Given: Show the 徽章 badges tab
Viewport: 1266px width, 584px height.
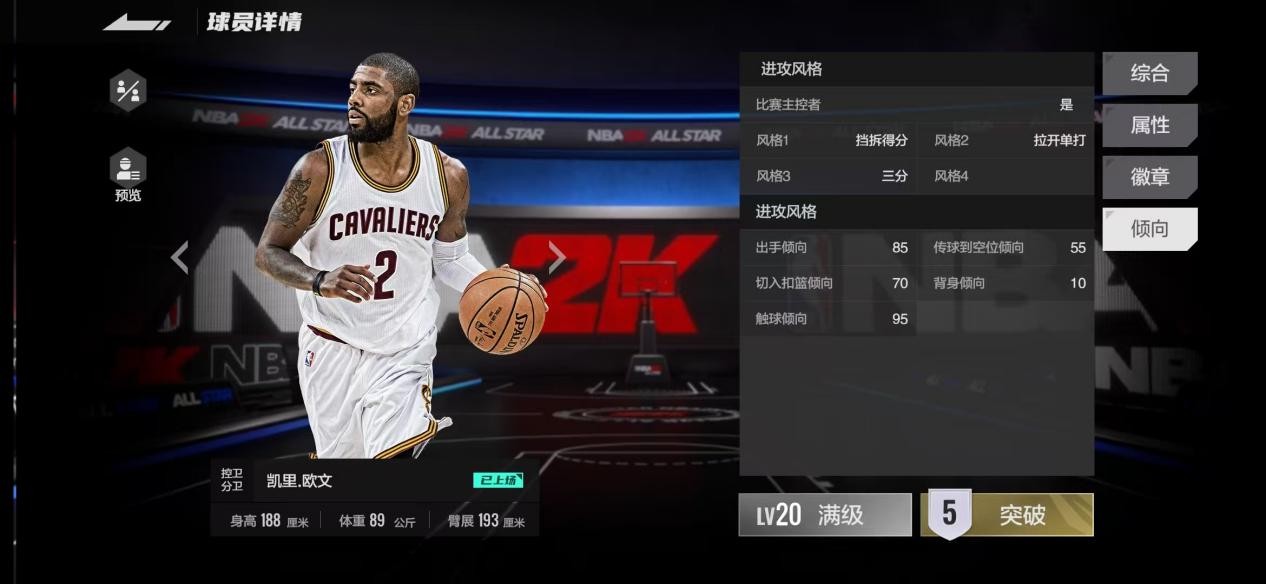Looking at the screenshot, I should coord(1149,177).
